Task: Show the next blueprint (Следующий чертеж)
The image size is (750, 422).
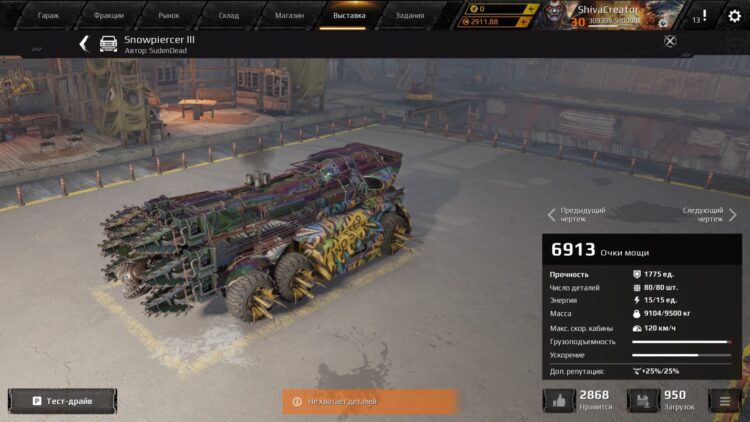Action: pos(709,214)
